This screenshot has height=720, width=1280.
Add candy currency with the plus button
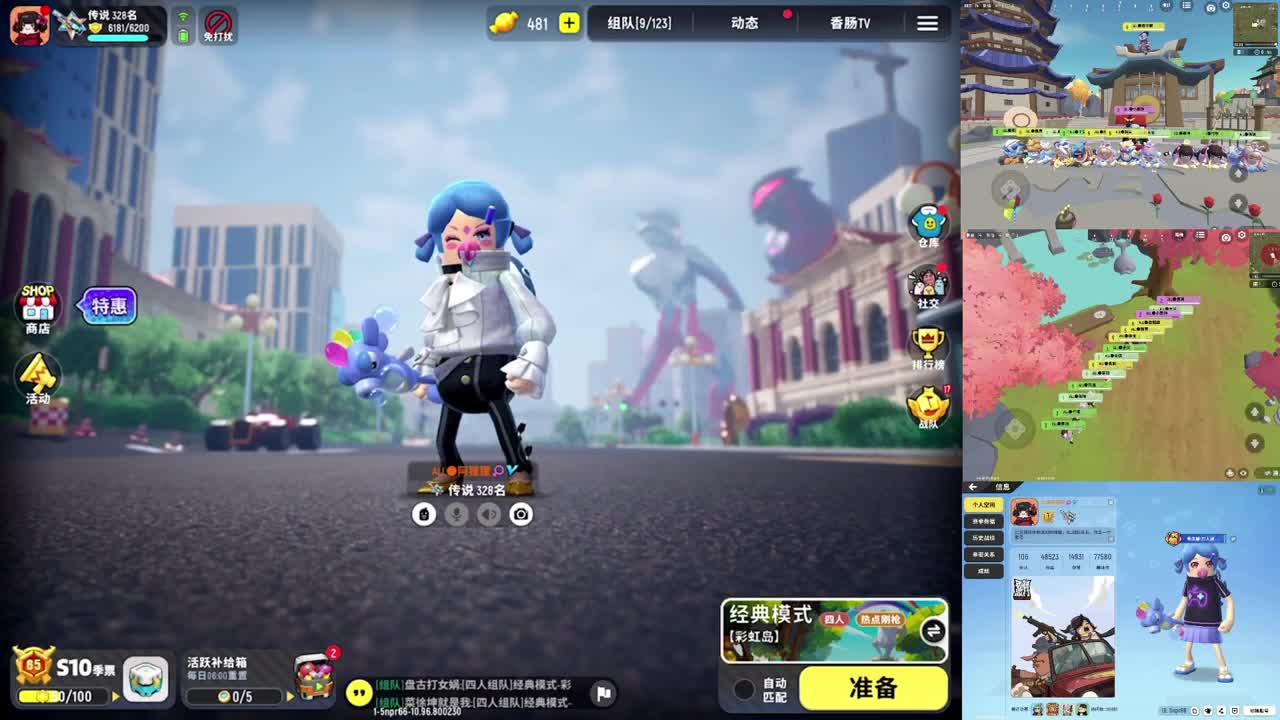point(568,23)
